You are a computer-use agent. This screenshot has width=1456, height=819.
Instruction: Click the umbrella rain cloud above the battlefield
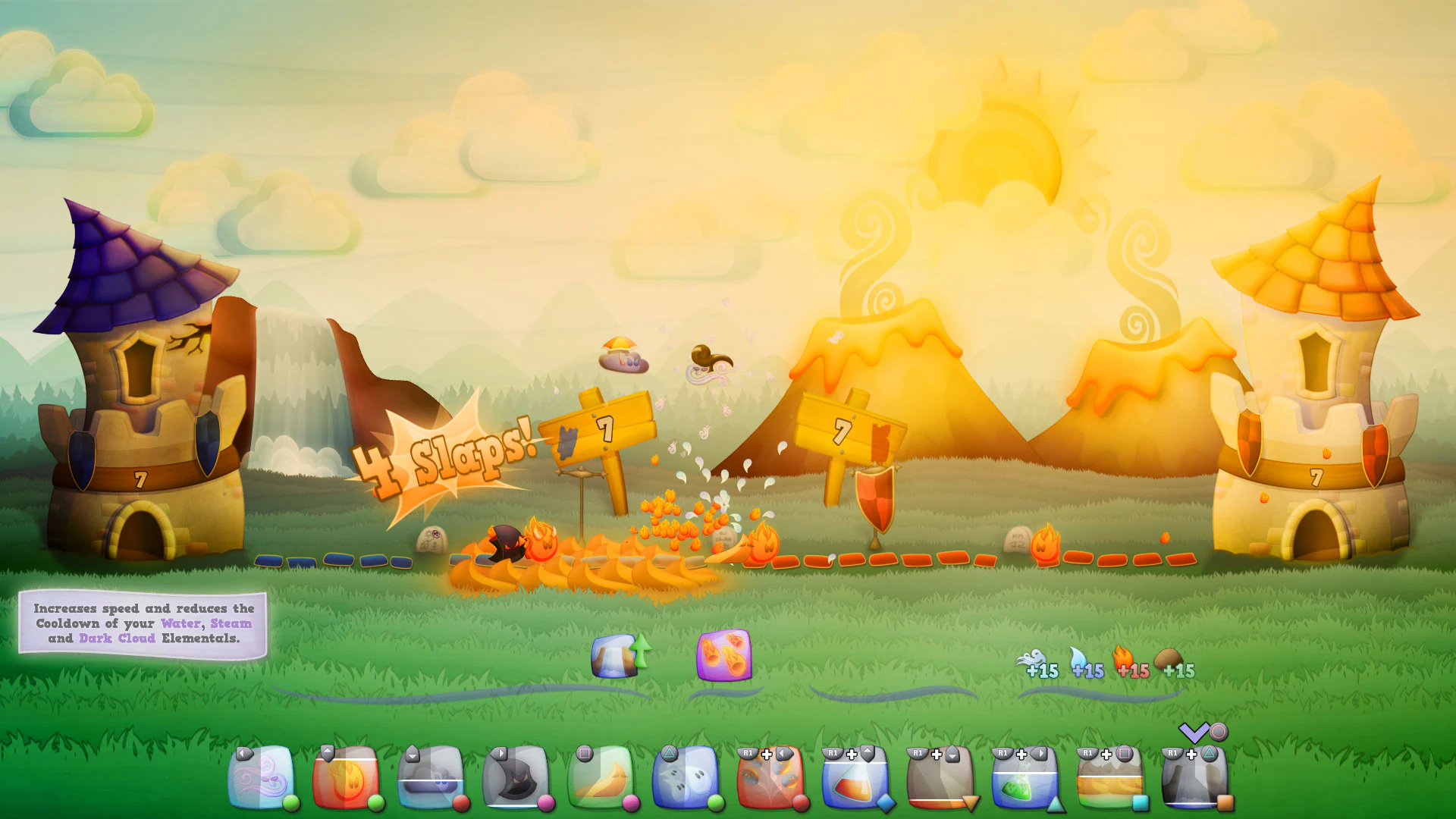click(622, 356)
